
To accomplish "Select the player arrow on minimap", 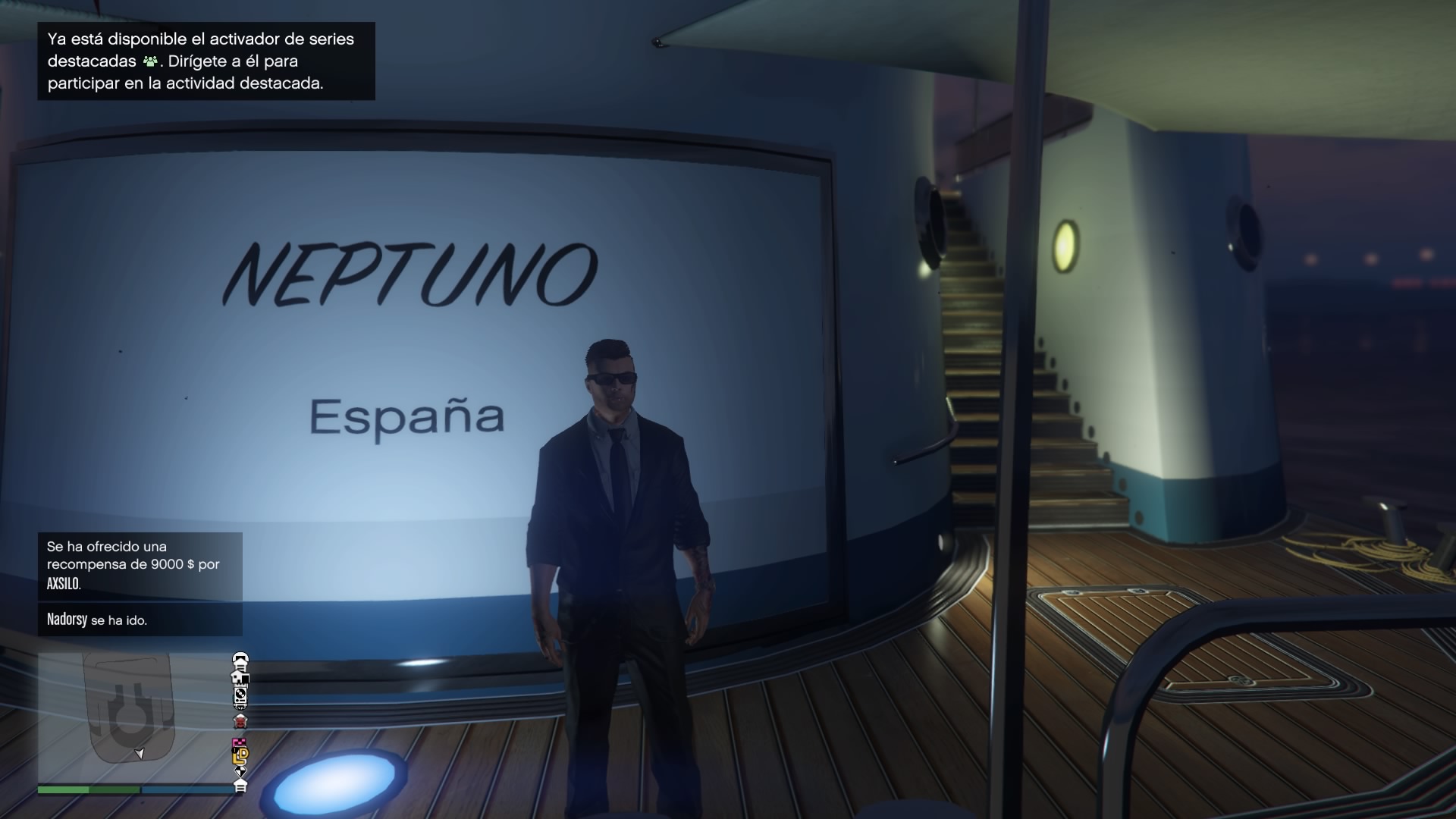I will coord(140,753).
